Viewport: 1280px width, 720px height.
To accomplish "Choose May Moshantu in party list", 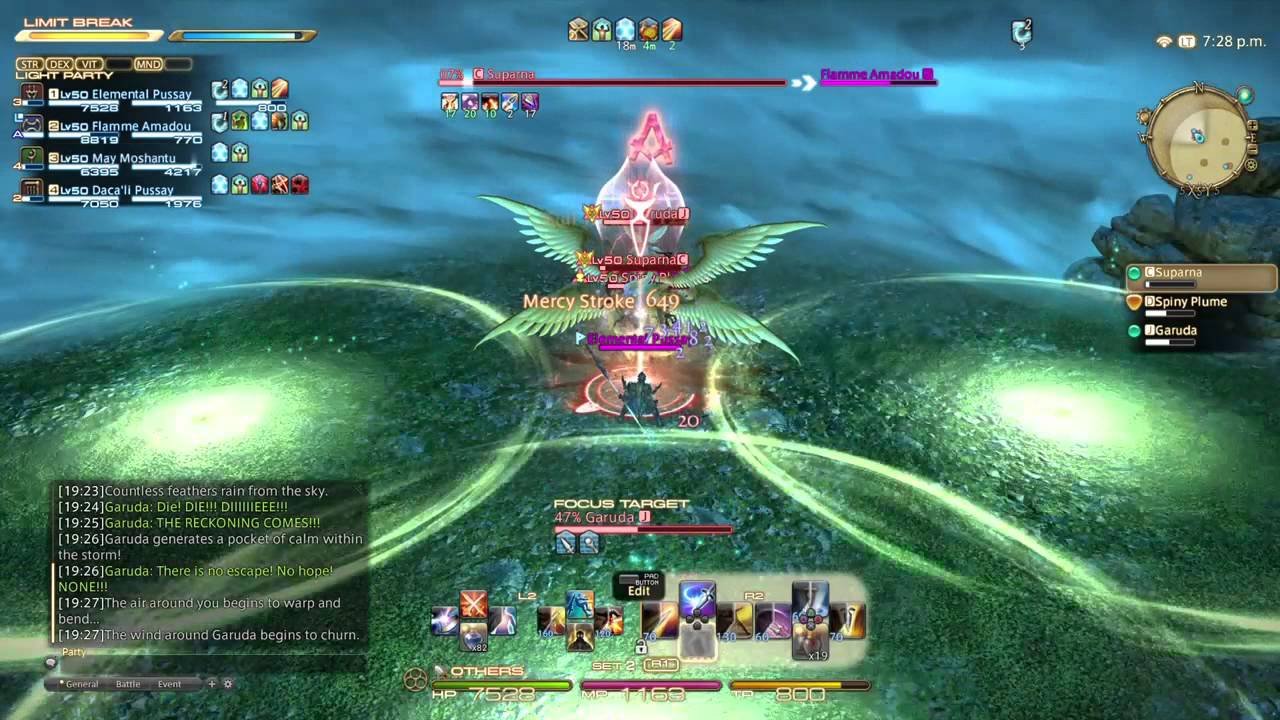I will point(132,158).
